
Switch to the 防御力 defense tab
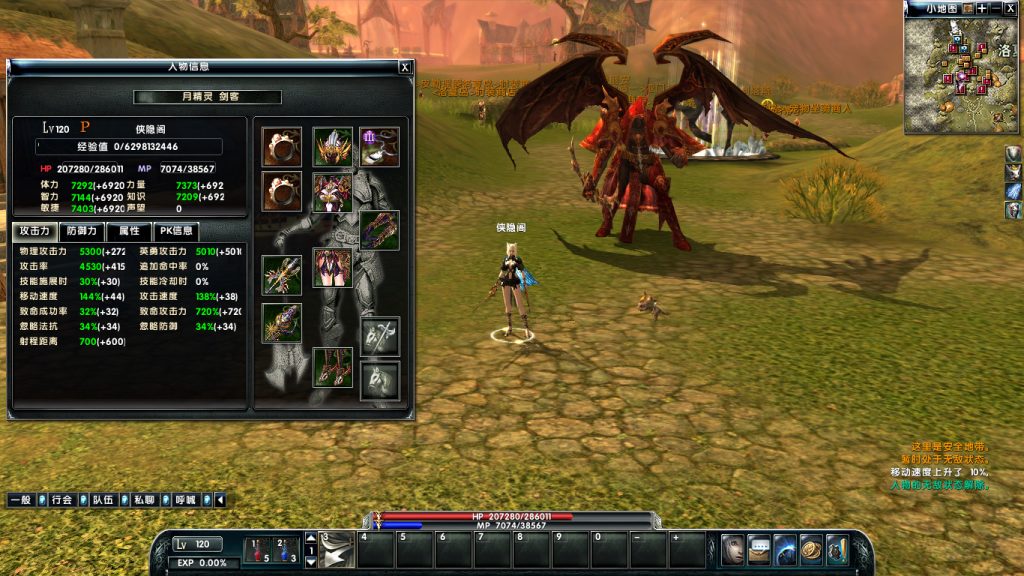[x=82, y=231]
